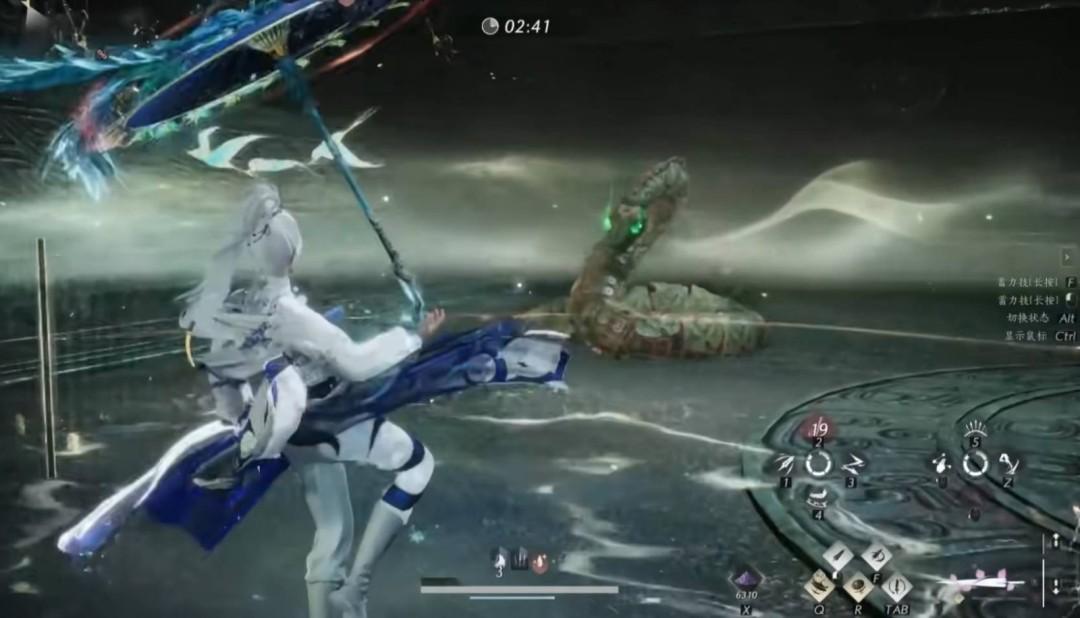Select the curved horn item slot
This screenshot has width=1080, height=618.
click(1008, 463)
